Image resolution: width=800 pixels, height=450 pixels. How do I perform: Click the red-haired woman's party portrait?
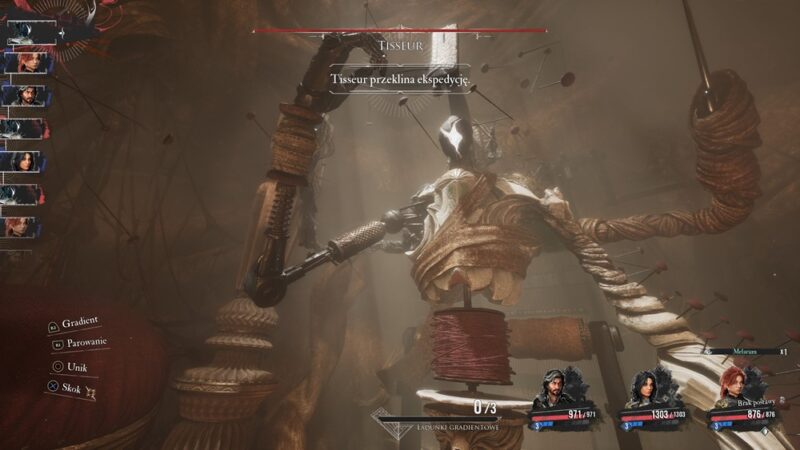tap(729, 387)
